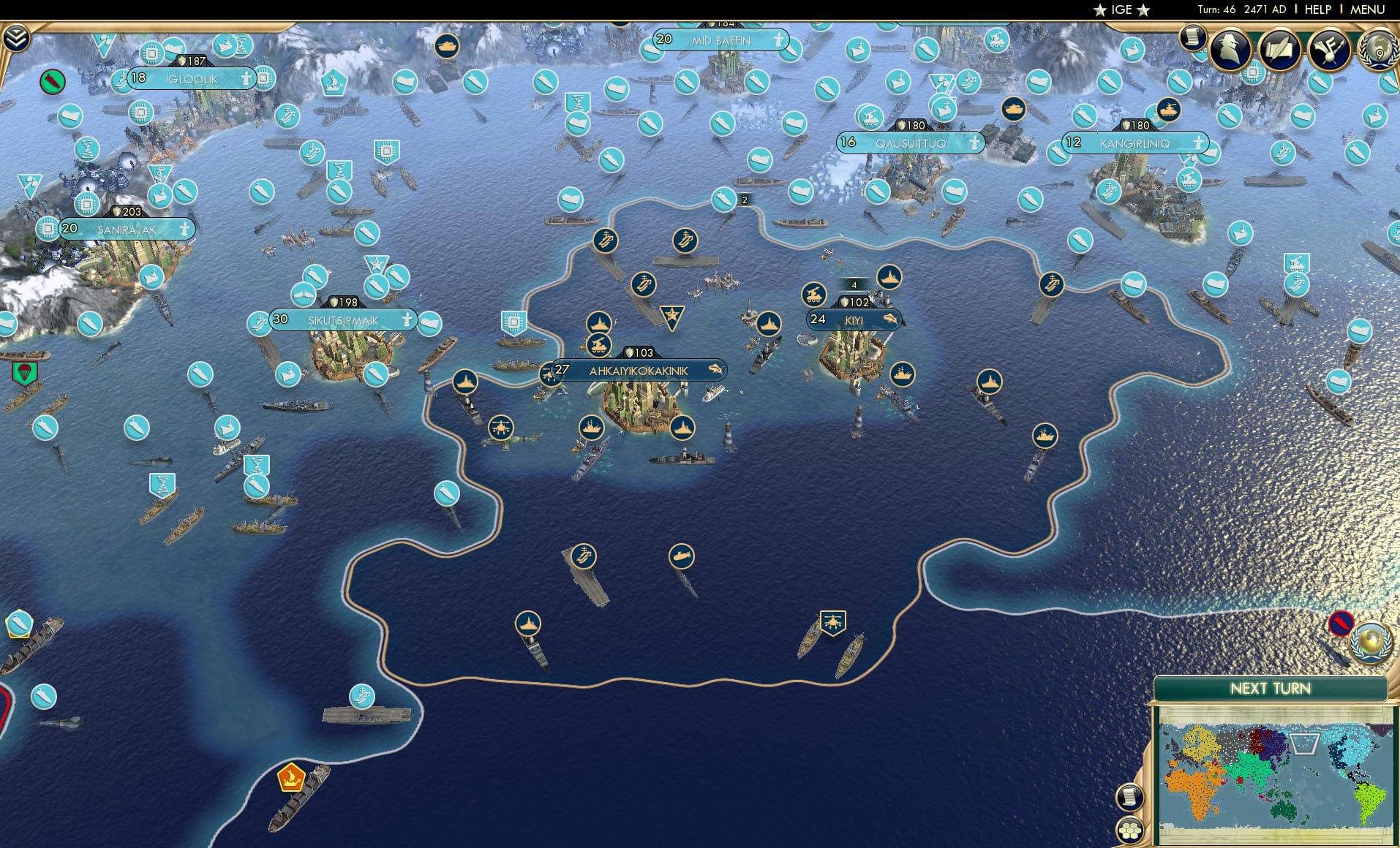Open the HELP menu item
Screen dimensions: 1400x848
[1317, 10]
